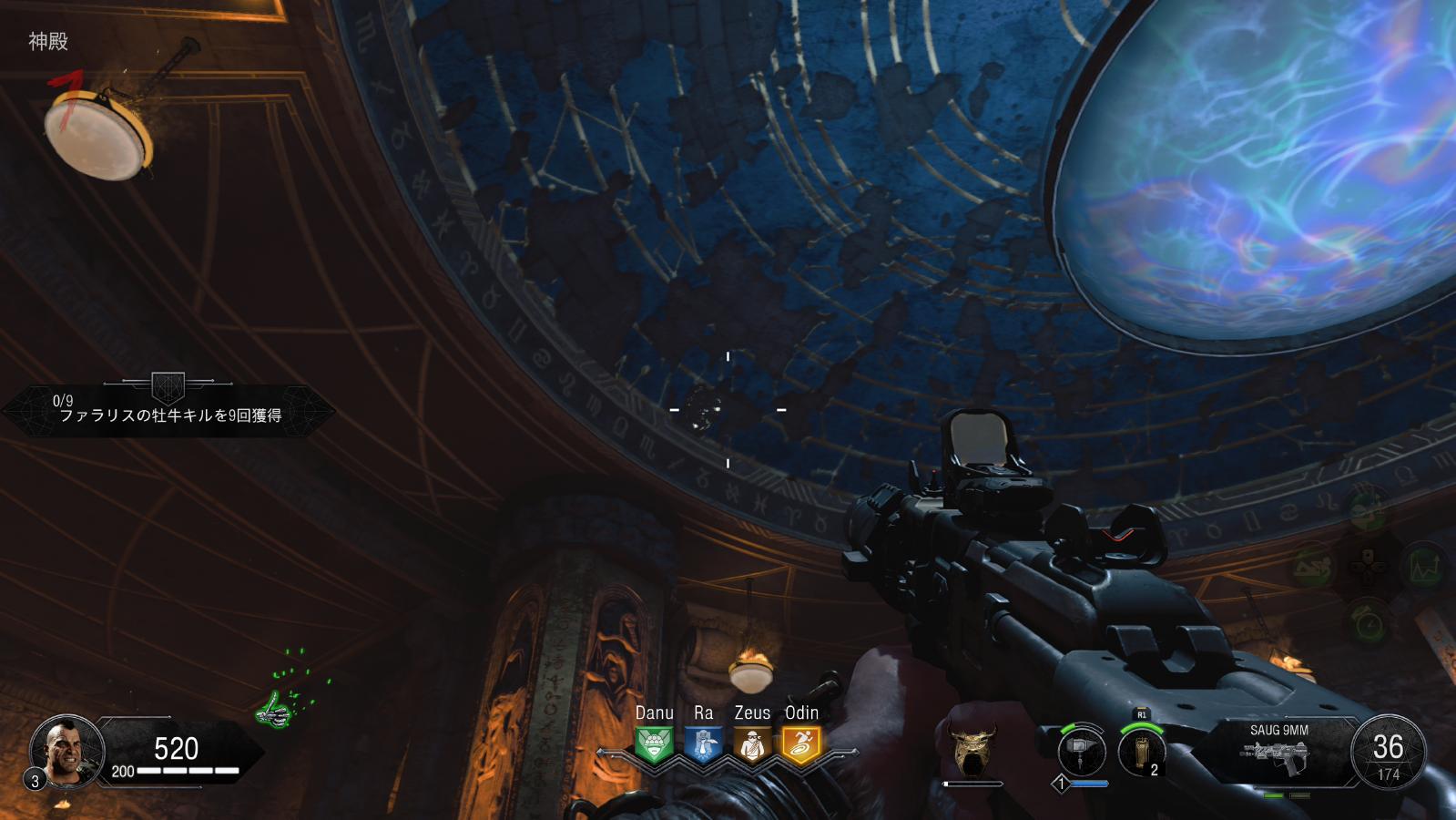Activate the hammer special weapon icon
The image size is (1456, 820).
click(1081, 753)
